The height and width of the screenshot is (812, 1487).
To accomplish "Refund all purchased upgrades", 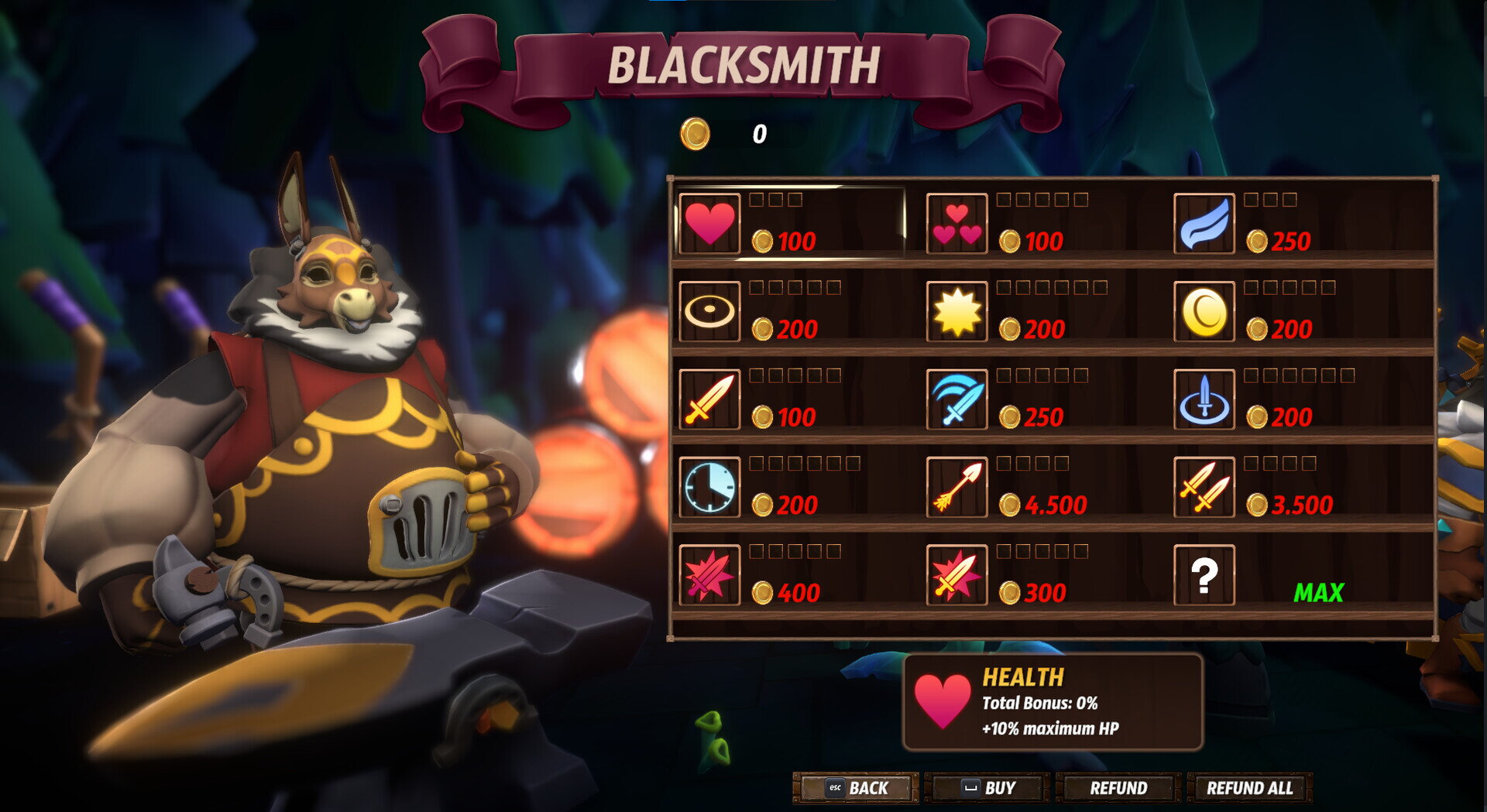I will point(1249,788).
